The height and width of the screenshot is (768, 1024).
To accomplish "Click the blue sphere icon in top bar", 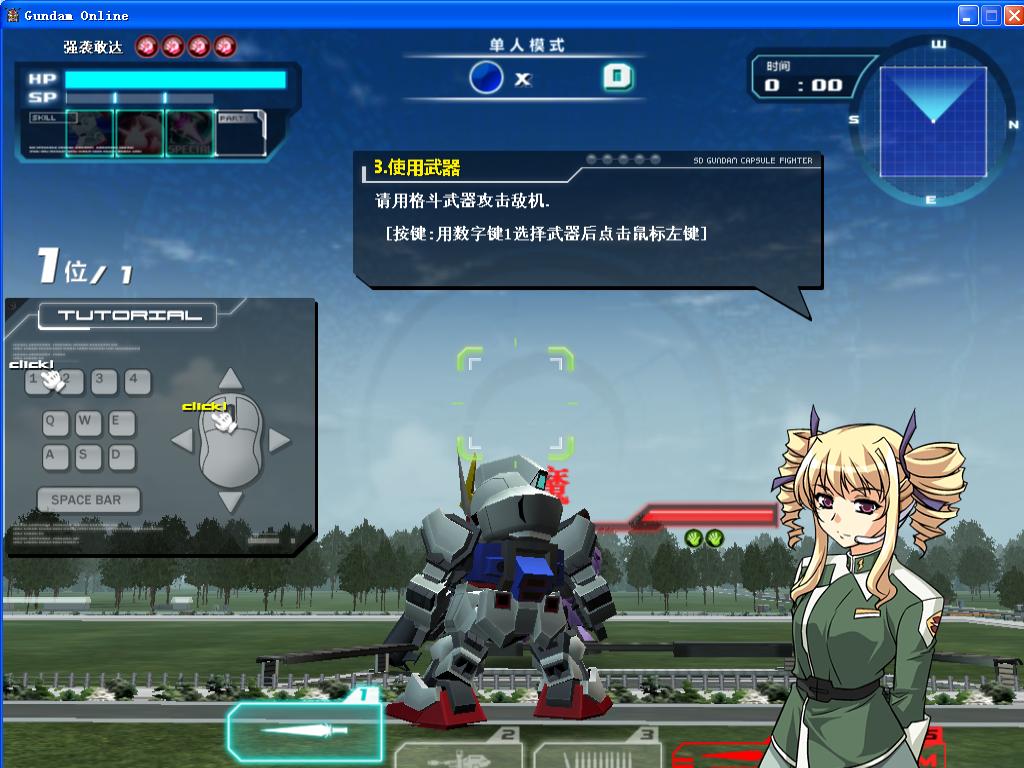I will pos(486,77).
